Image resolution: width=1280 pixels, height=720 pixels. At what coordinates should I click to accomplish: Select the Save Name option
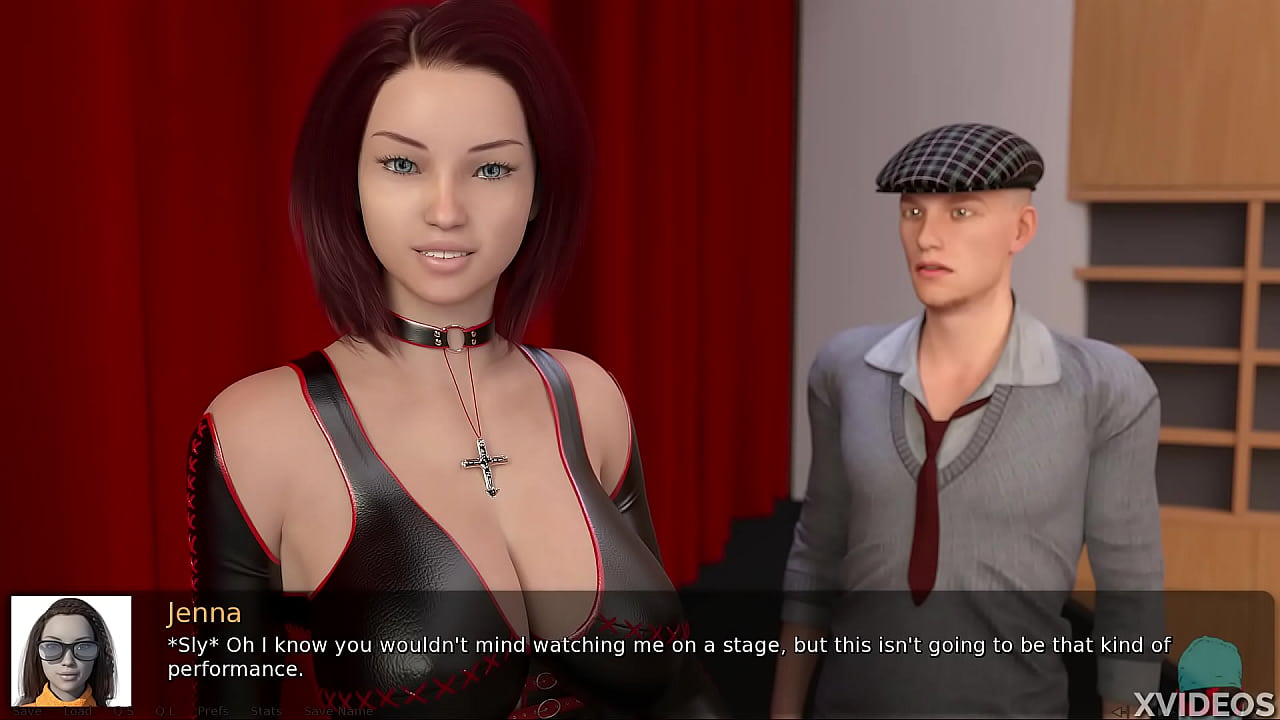(x=338, y=711)
